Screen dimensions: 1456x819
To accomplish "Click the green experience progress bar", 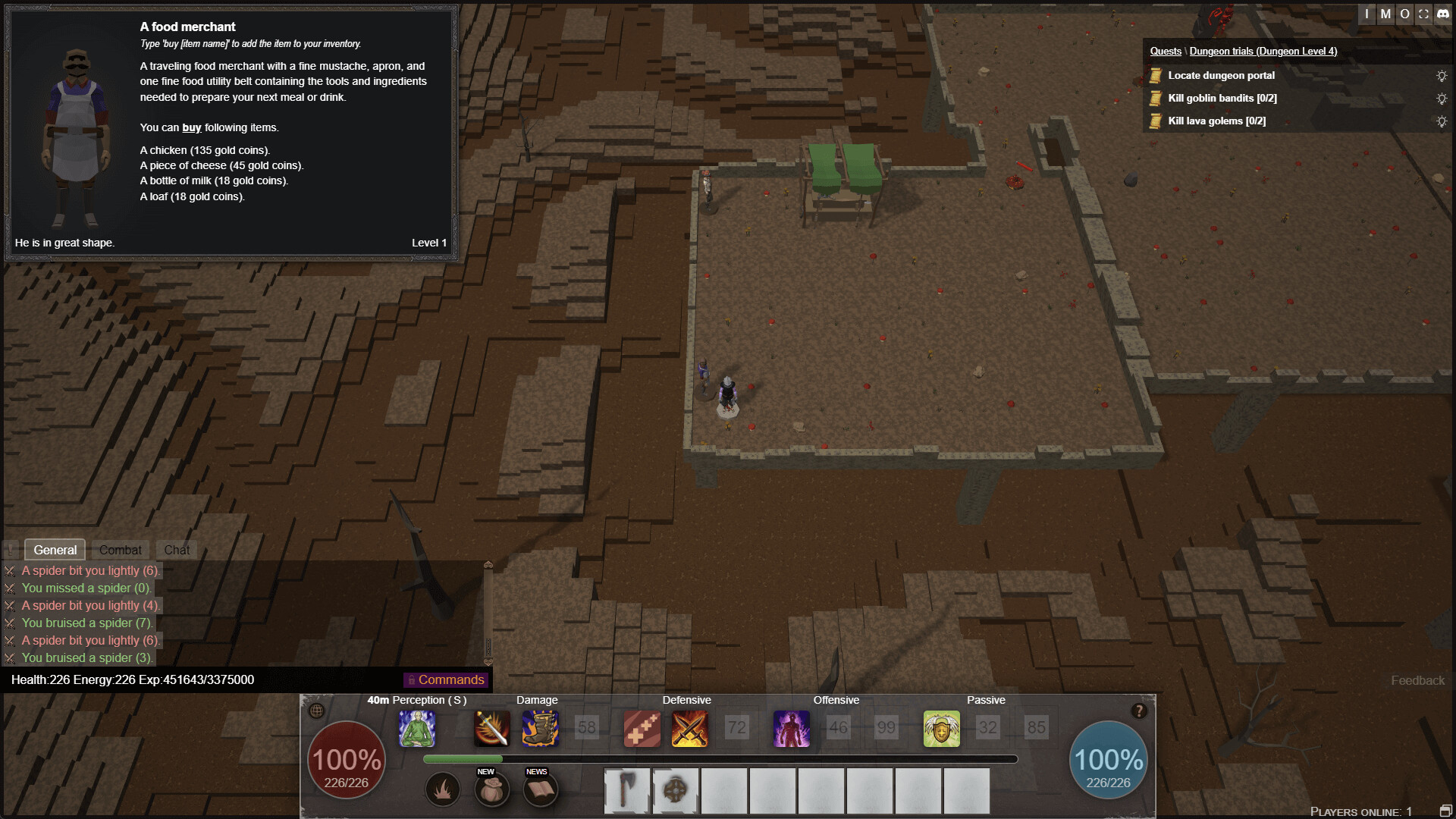I will tap(463, 758).
